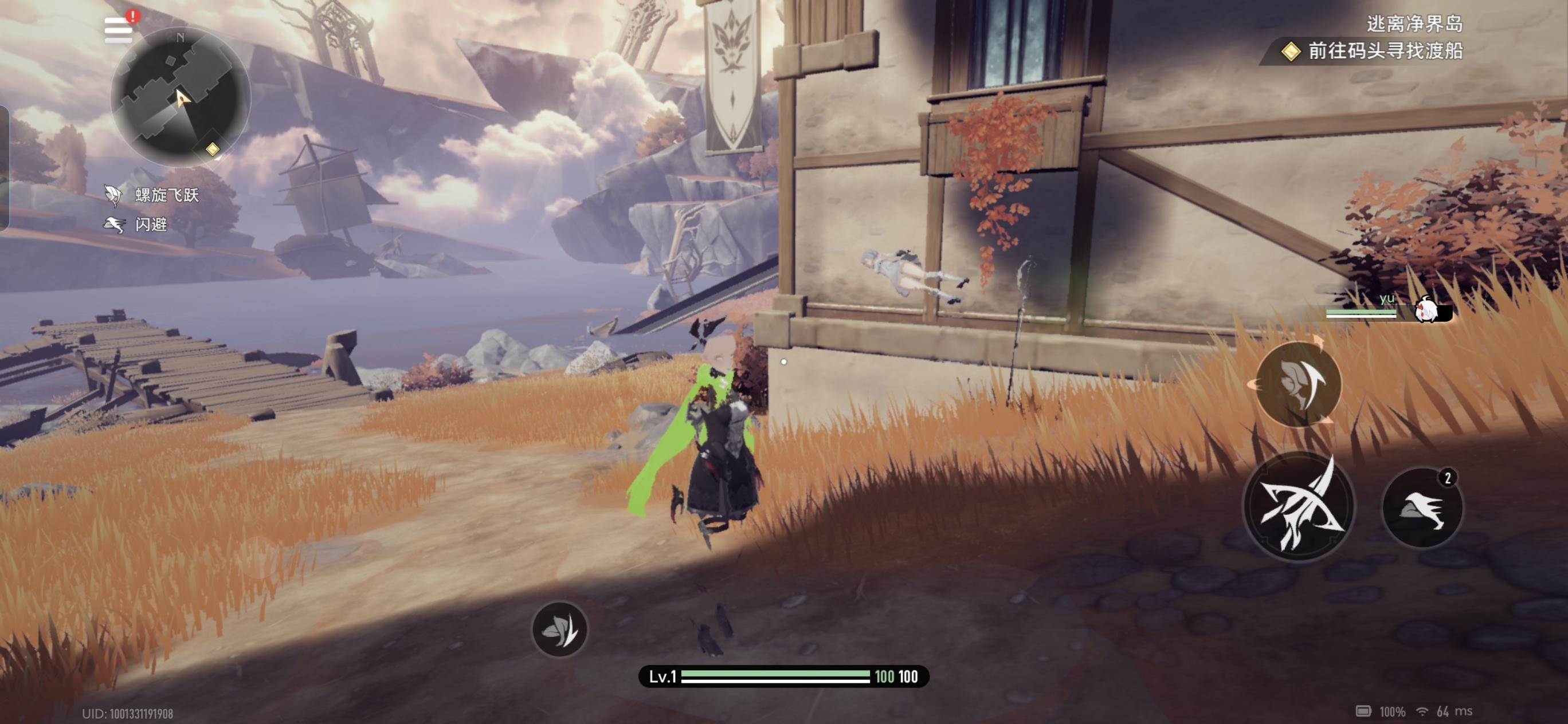The image size is (1568, 724).
Task: Tap the small leaf ability button
Action: [x=559, y=629]
